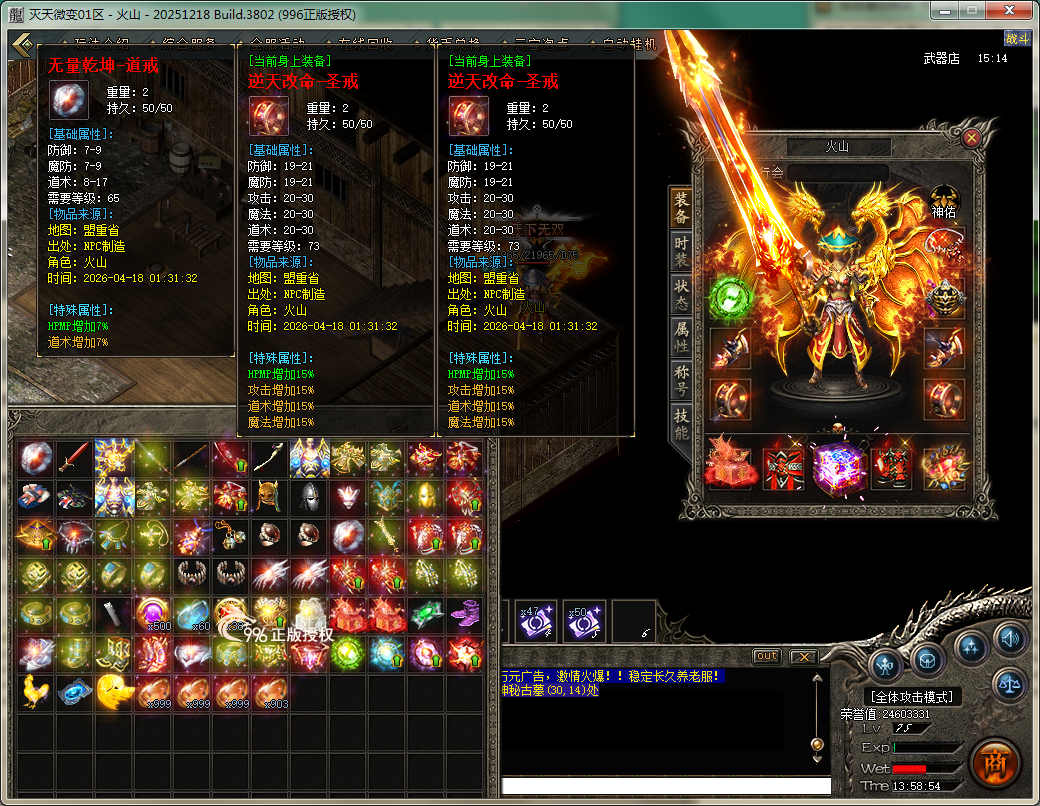1040x806 pixels.
Task: Close the character equipment panel
Action: (972, 137)
